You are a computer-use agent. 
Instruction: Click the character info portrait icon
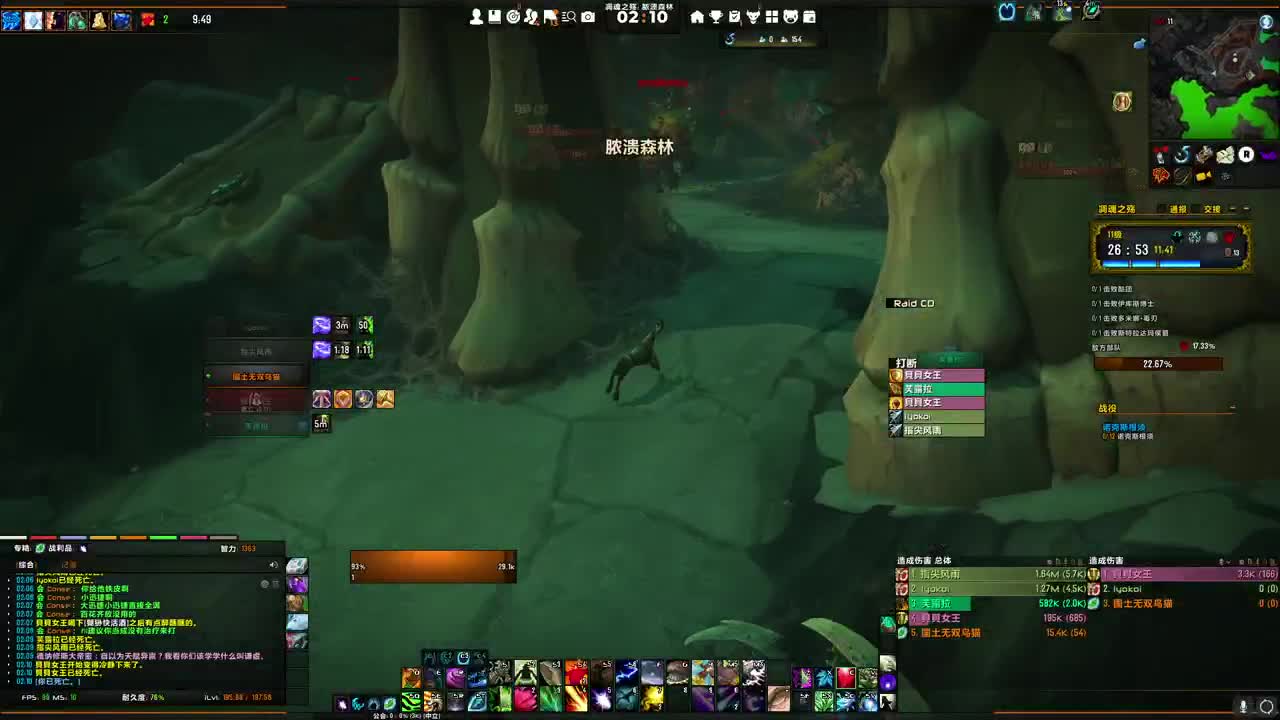pos(475,17)
